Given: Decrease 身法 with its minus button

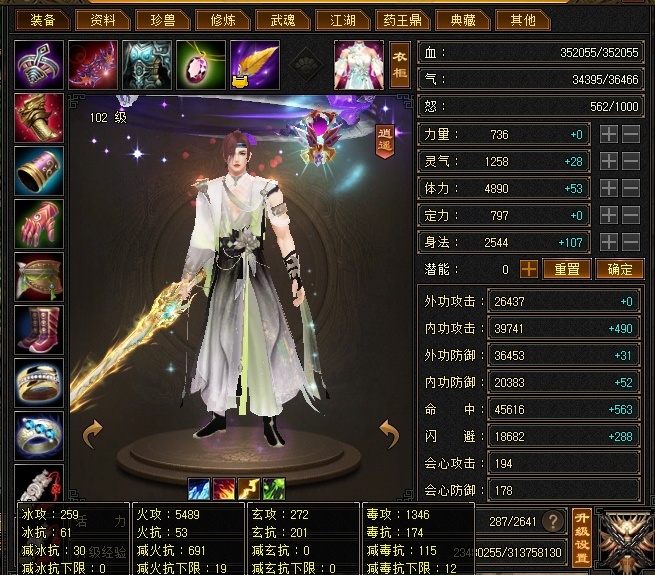Looking at the screenshot, I should pos(631,242).
